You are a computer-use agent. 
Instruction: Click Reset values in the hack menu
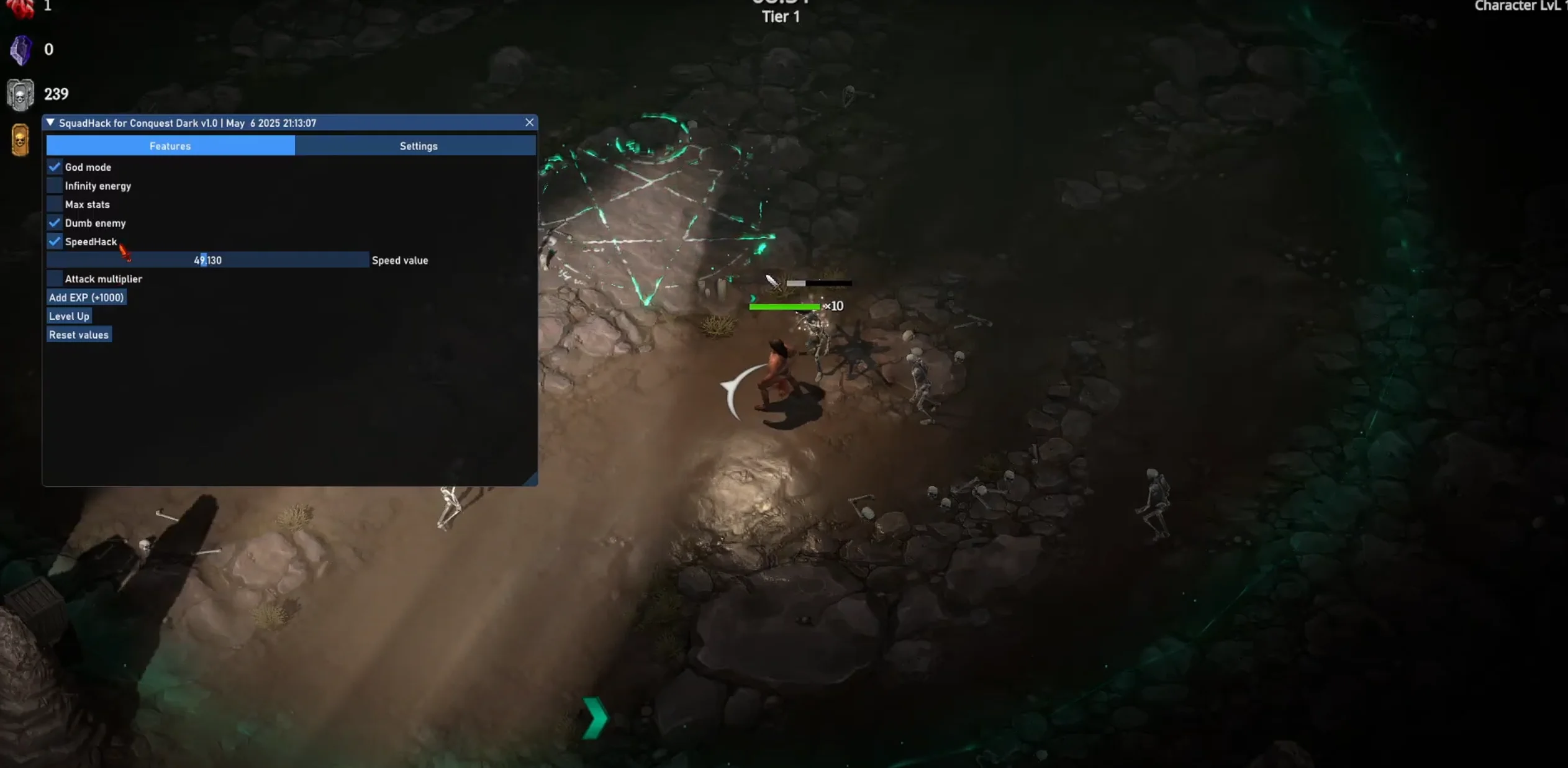coord(79,335)
